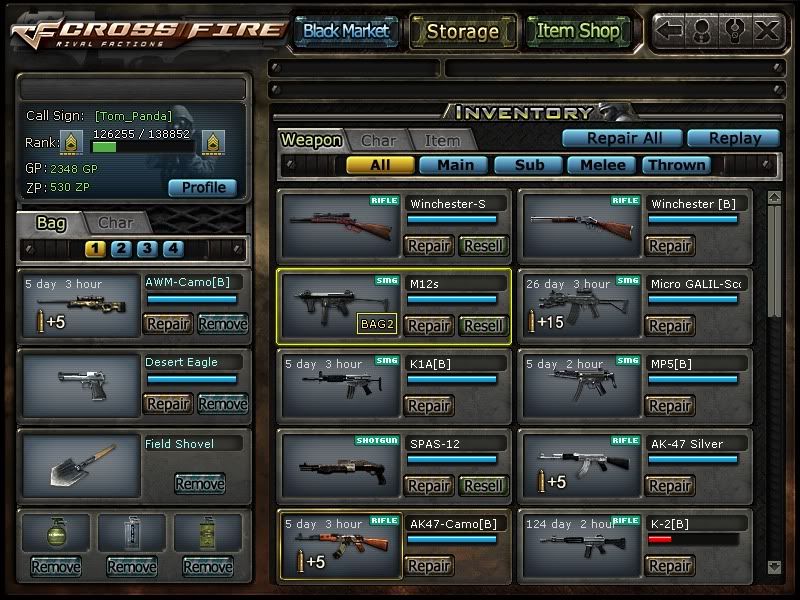Filter inventory by Main weapons
The width and height of the screenshot is (800, 600).
click(x=453, y=165)
